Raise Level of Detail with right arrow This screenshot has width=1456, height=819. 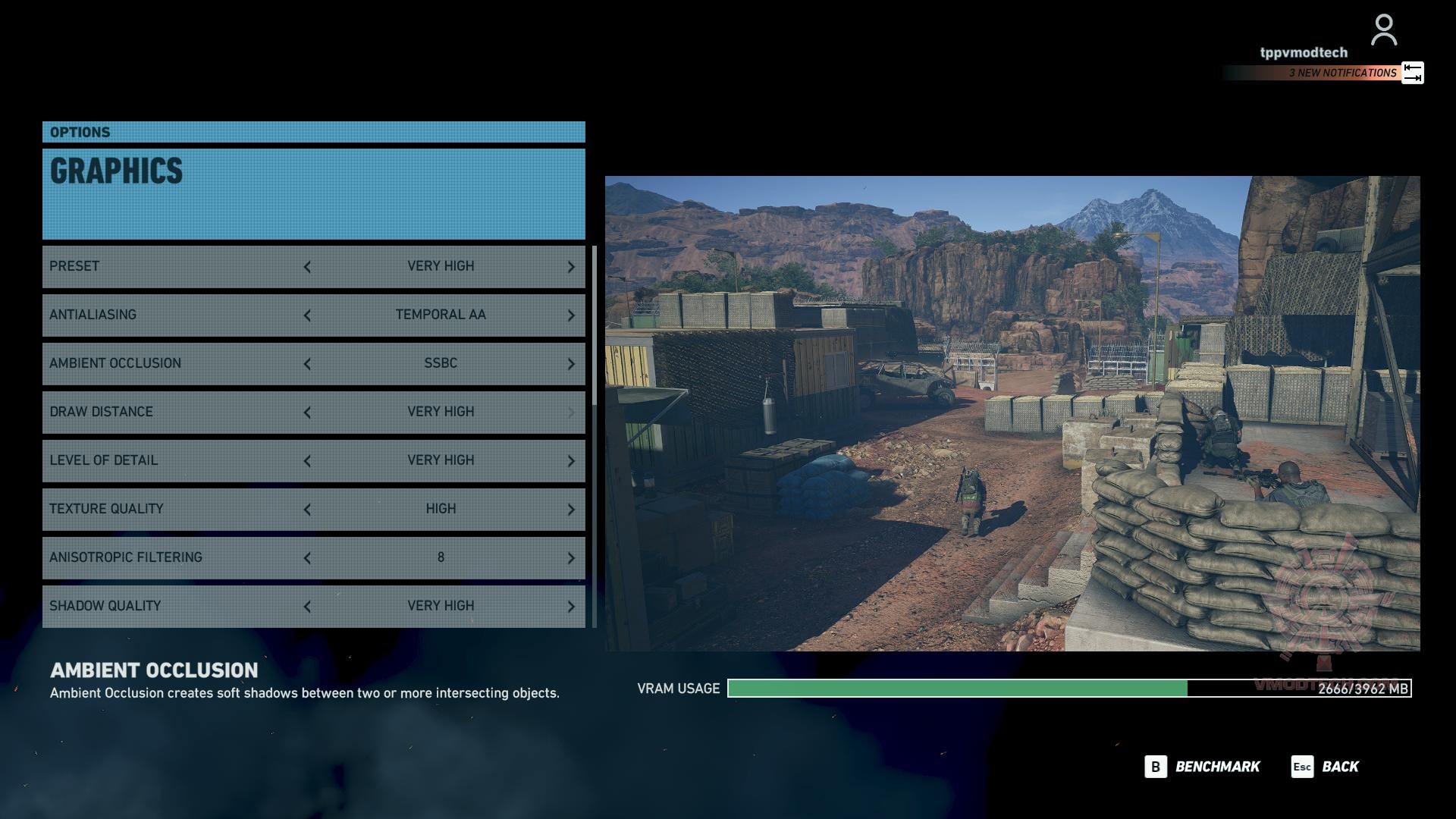(571, 461)
